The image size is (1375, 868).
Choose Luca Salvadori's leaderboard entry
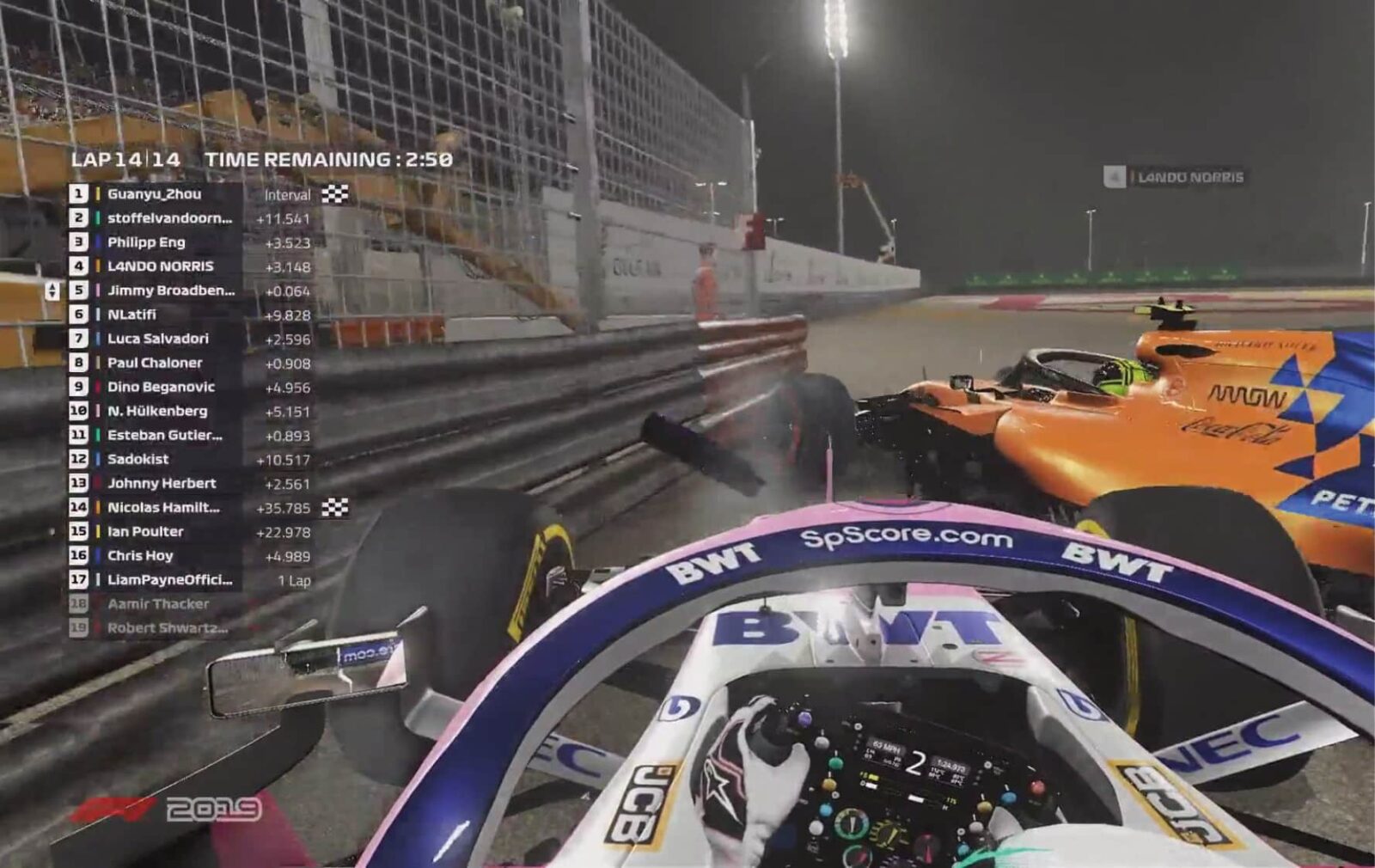pyautogui.click(x=158, y=339)
